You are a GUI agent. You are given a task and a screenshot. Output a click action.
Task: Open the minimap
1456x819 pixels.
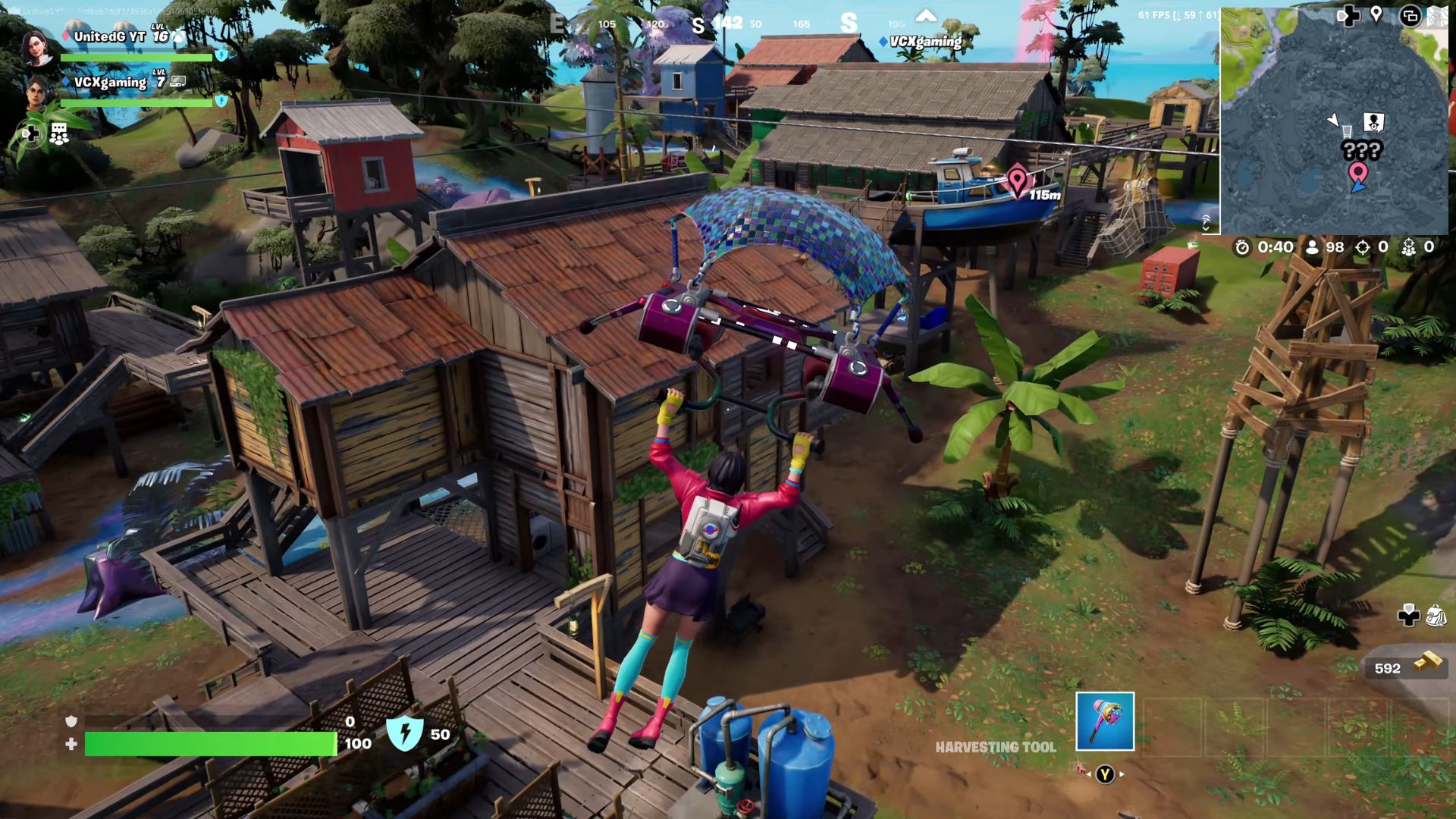(1333, 121)
